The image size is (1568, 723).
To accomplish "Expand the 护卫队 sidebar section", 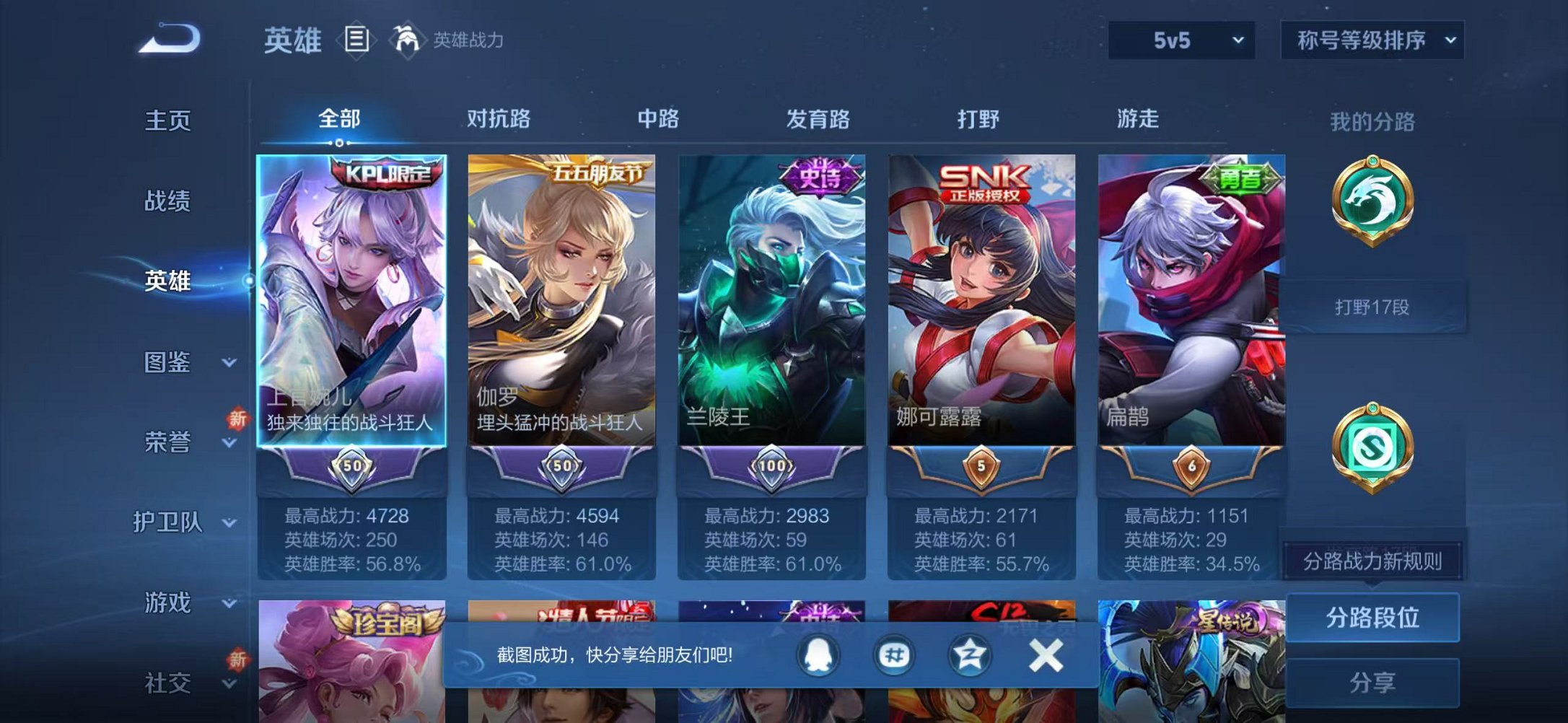I will click(167, 521).
